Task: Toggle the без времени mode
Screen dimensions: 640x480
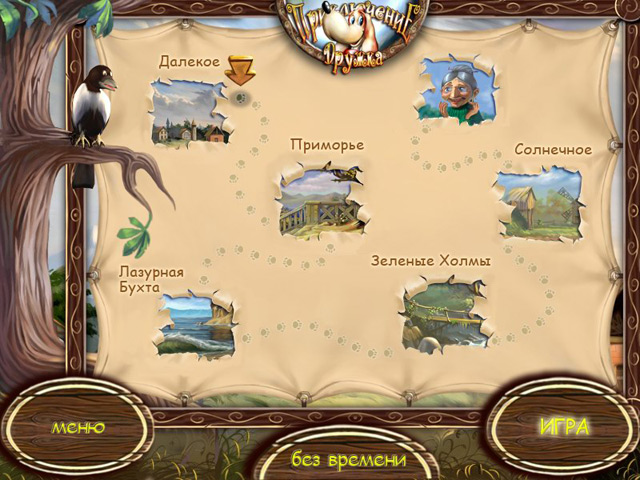Action: [x=349, y=460]
